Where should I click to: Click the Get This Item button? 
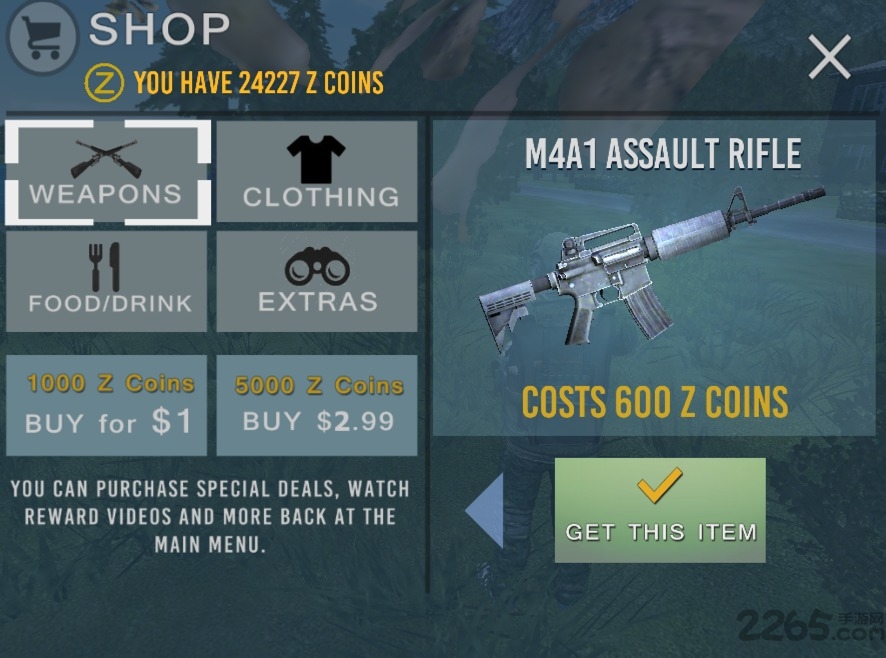point(660,510)
